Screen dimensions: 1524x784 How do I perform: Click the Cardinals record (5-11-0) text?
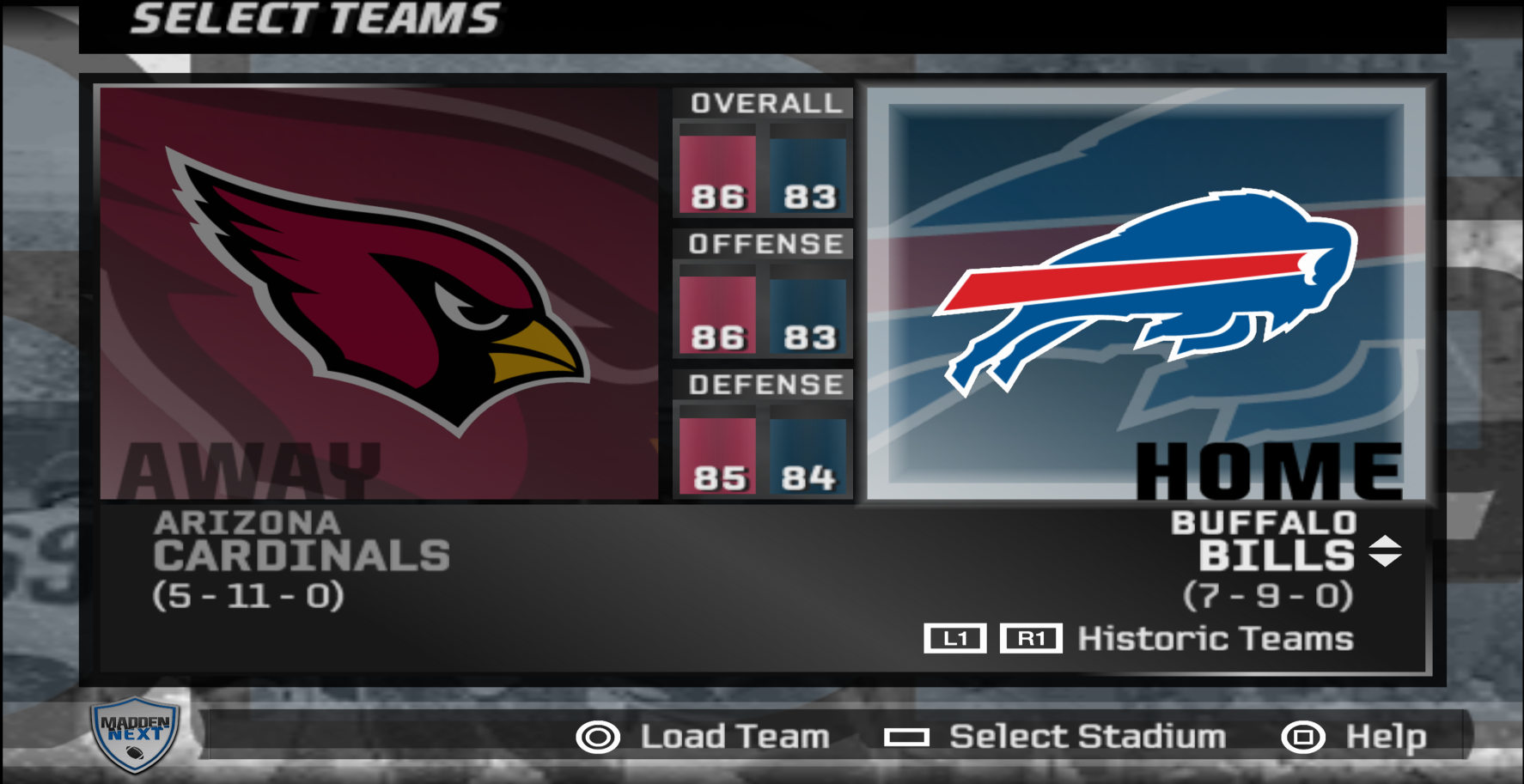click(x=247, y=594)
